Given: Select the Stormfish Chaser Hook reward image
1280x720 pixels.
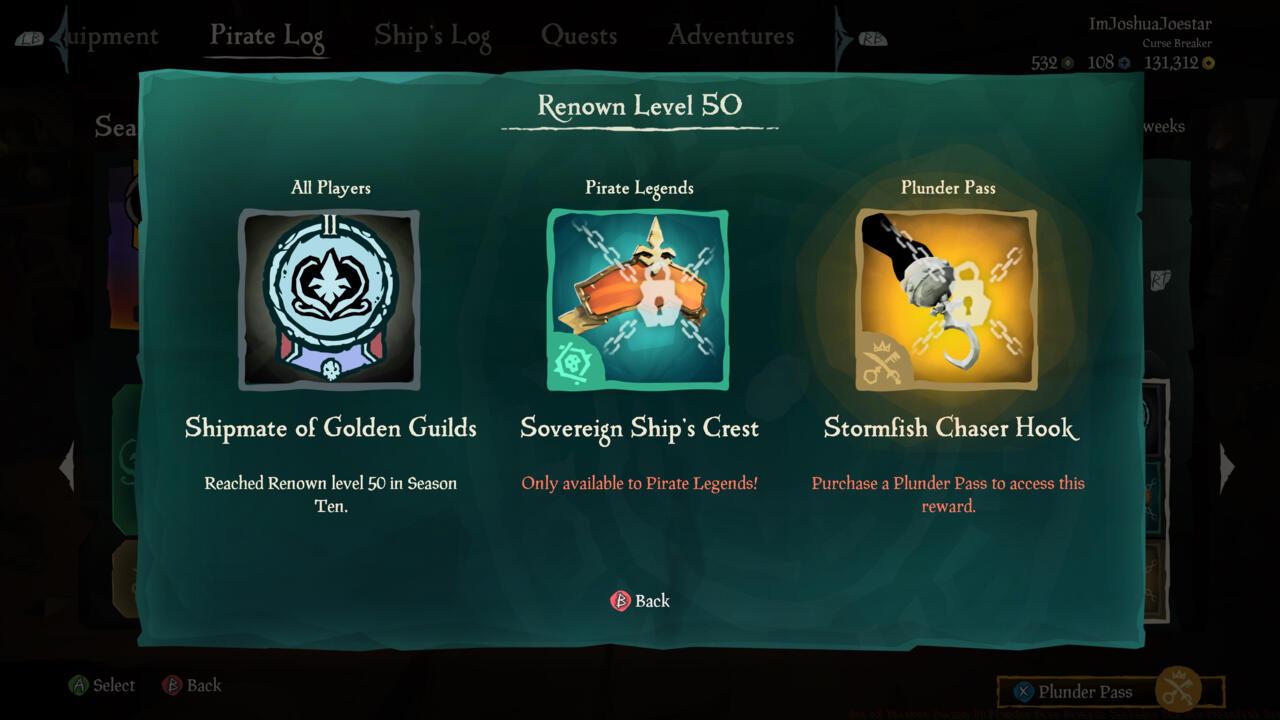Looking at the screenshot, I should [947, 298].
